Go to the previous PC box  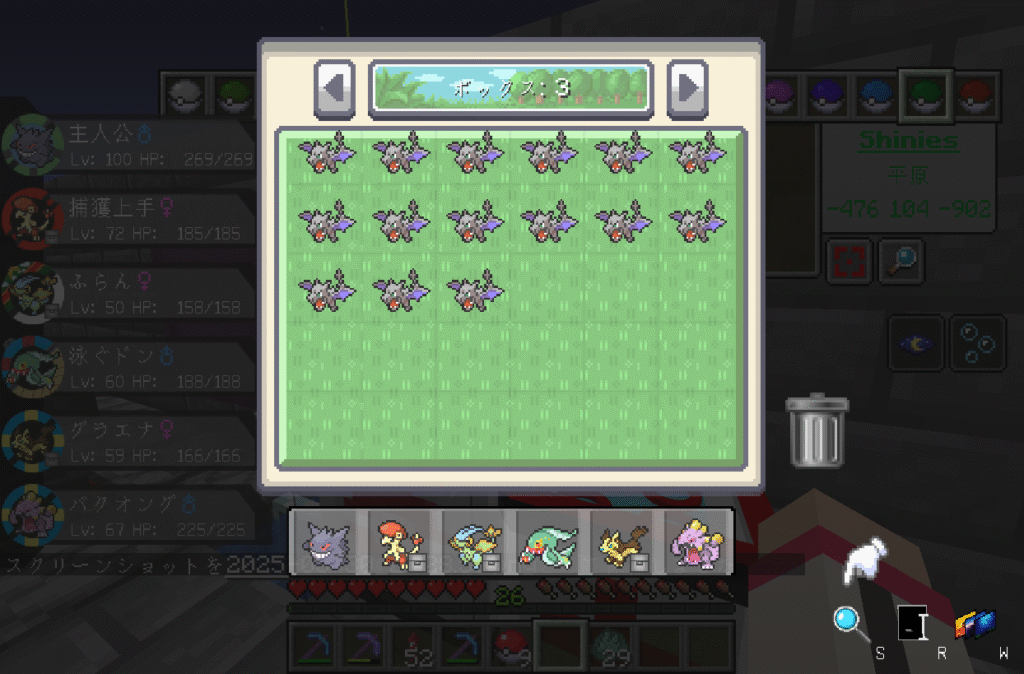coord(335,88)
